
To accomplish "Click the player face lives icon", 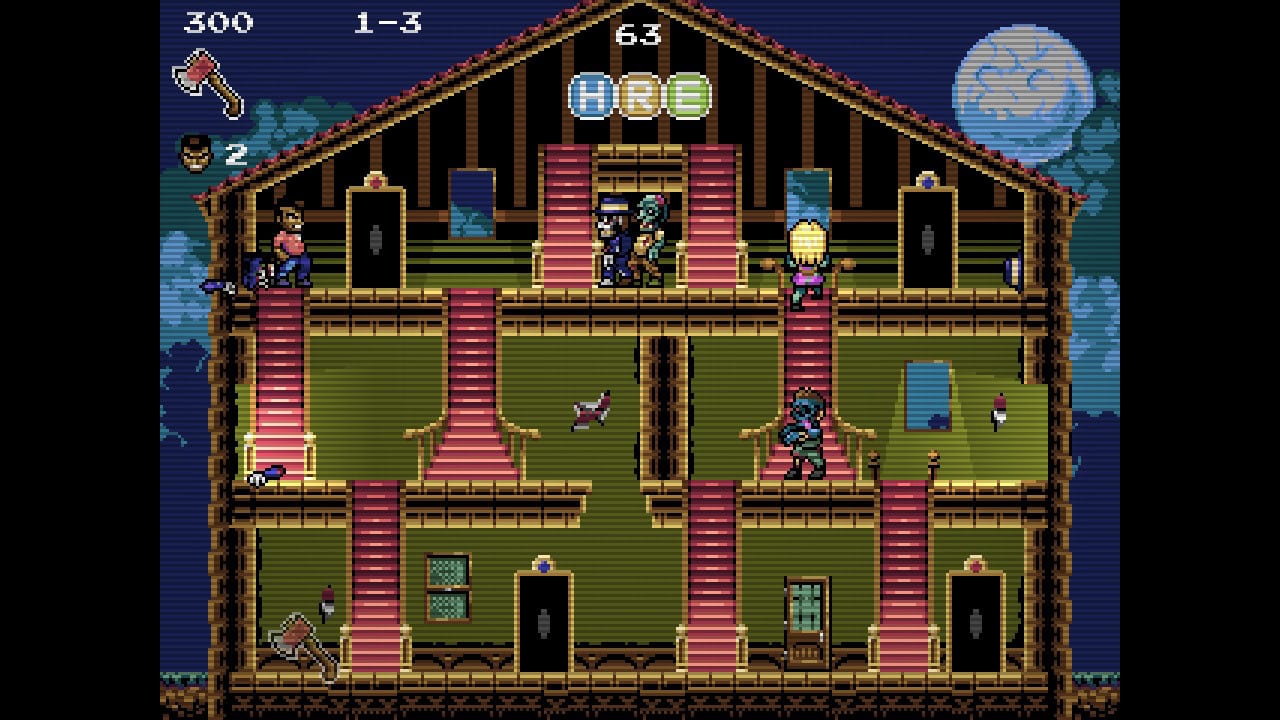I will point(196,154).
